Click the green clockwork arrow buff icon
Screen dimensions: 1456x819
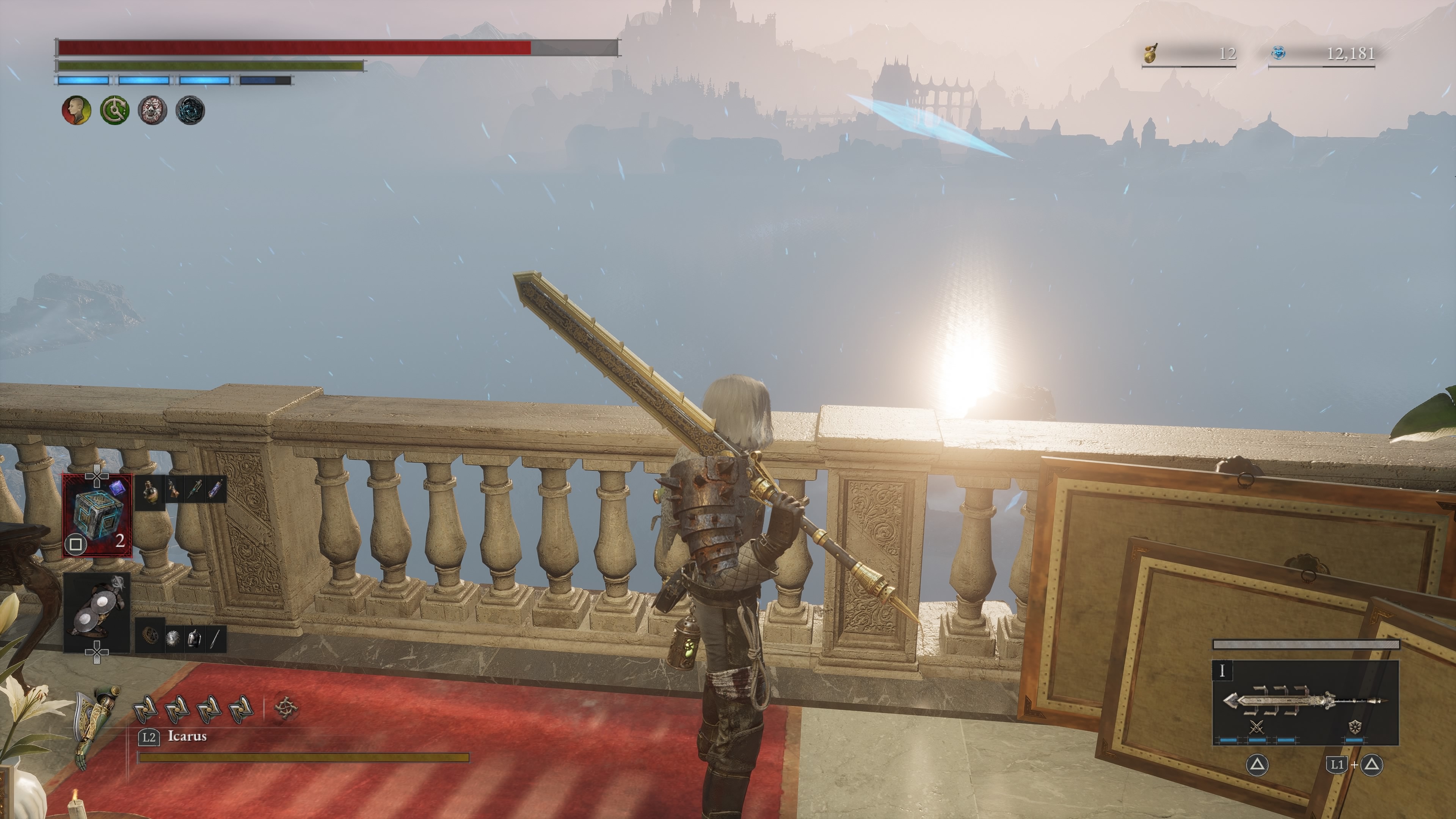pyautogui.click(x=114, y=110)
